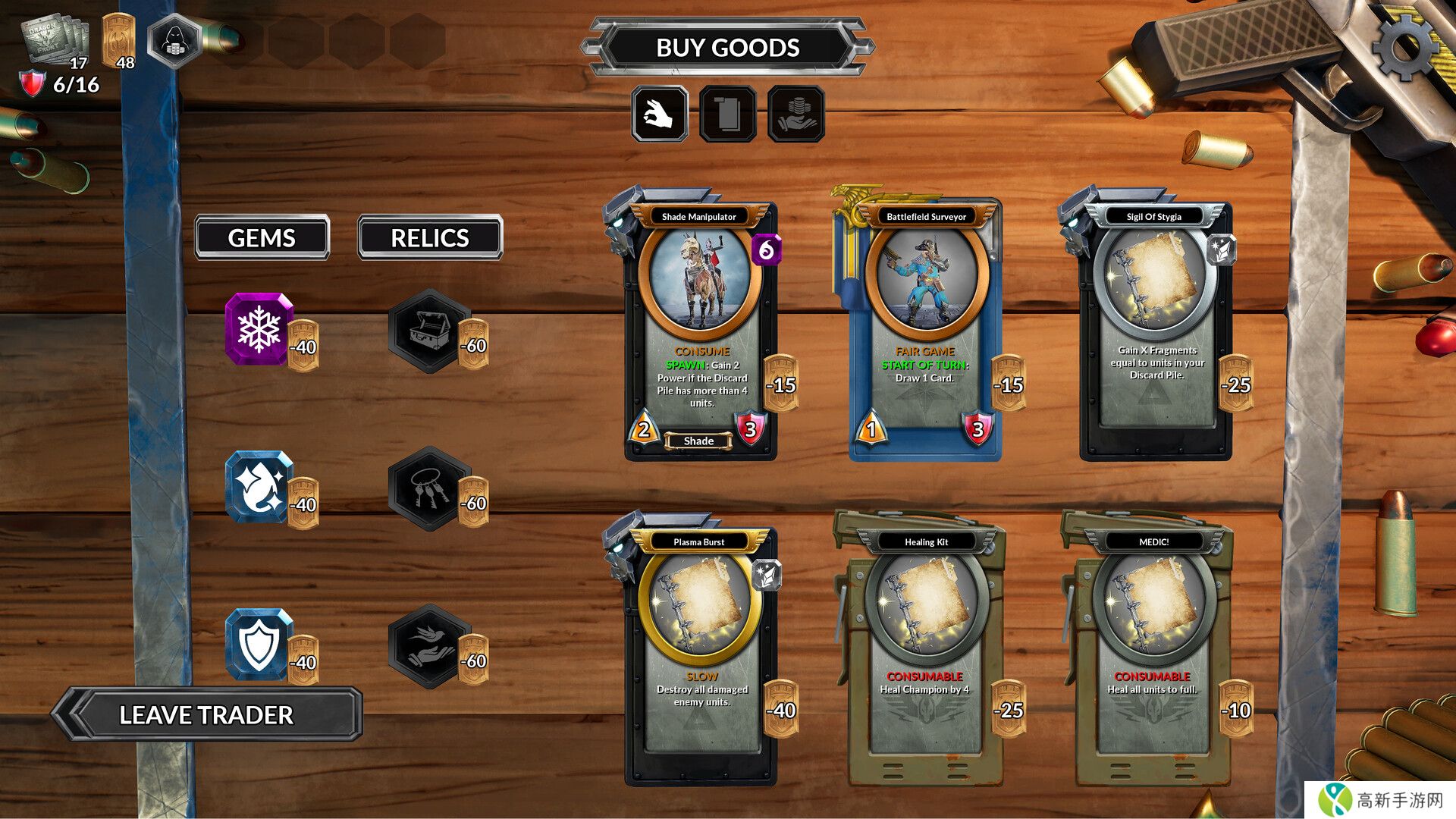Buy the purple snowflake gem
This screenshot has height=819, width=1456.
[259, 329]
